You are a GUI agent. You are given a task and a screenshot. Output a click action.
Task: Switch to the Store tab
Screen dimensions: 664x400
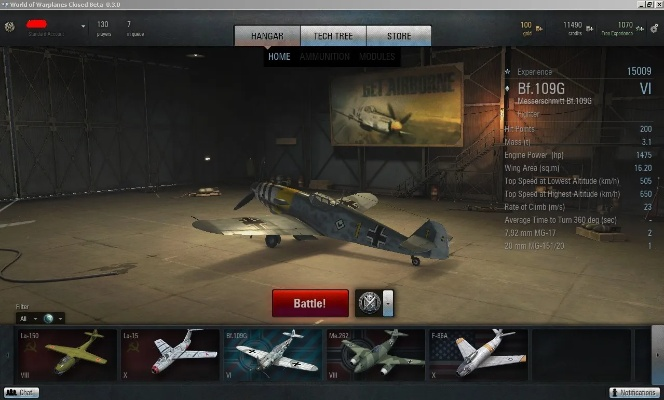coord(398,36)
